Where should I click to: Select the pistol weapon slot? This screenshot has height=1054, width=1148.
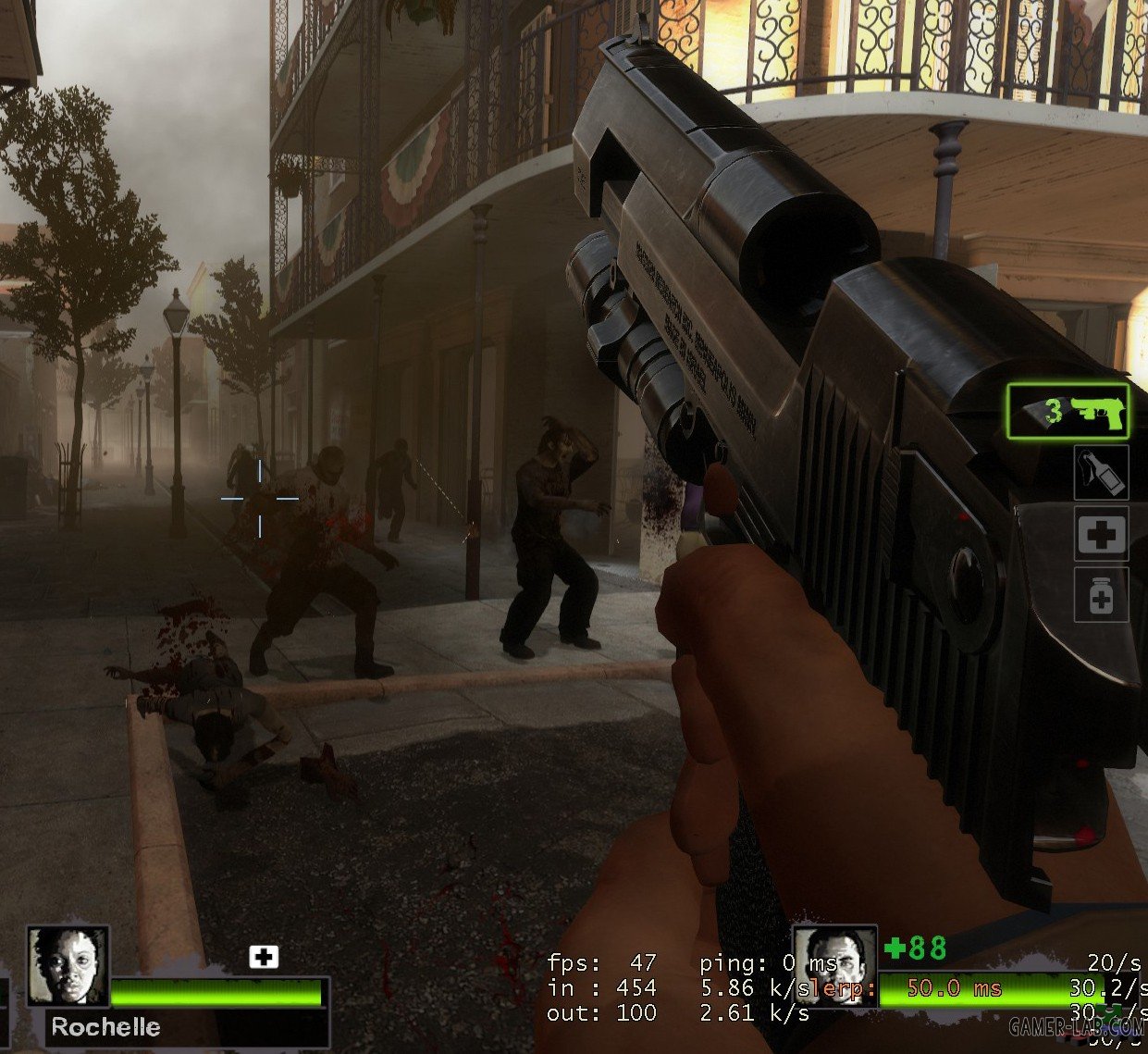coord(1068,412)
